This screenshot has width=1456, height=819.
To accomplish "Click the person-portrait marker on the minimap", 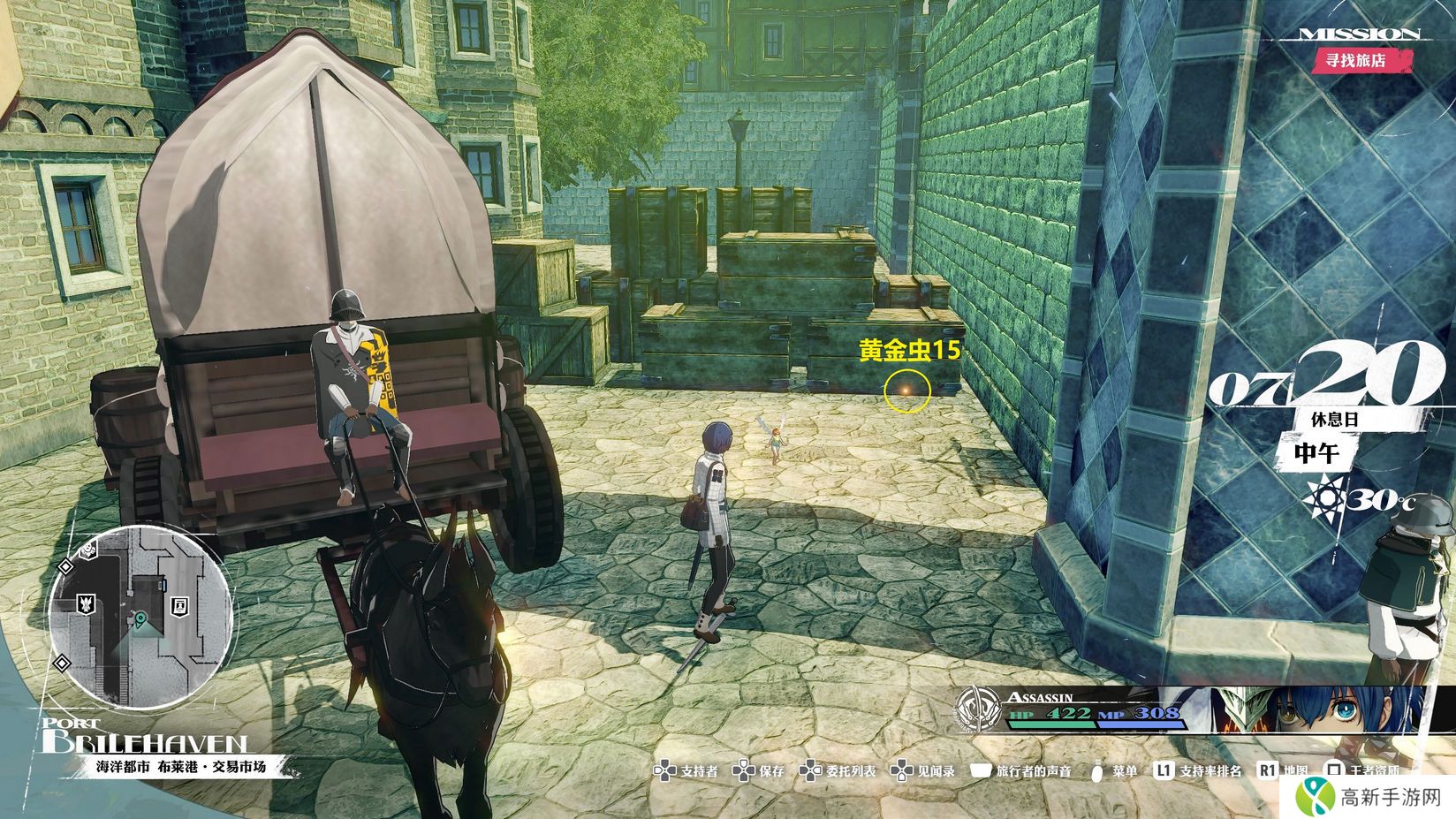I will (181, 604).
